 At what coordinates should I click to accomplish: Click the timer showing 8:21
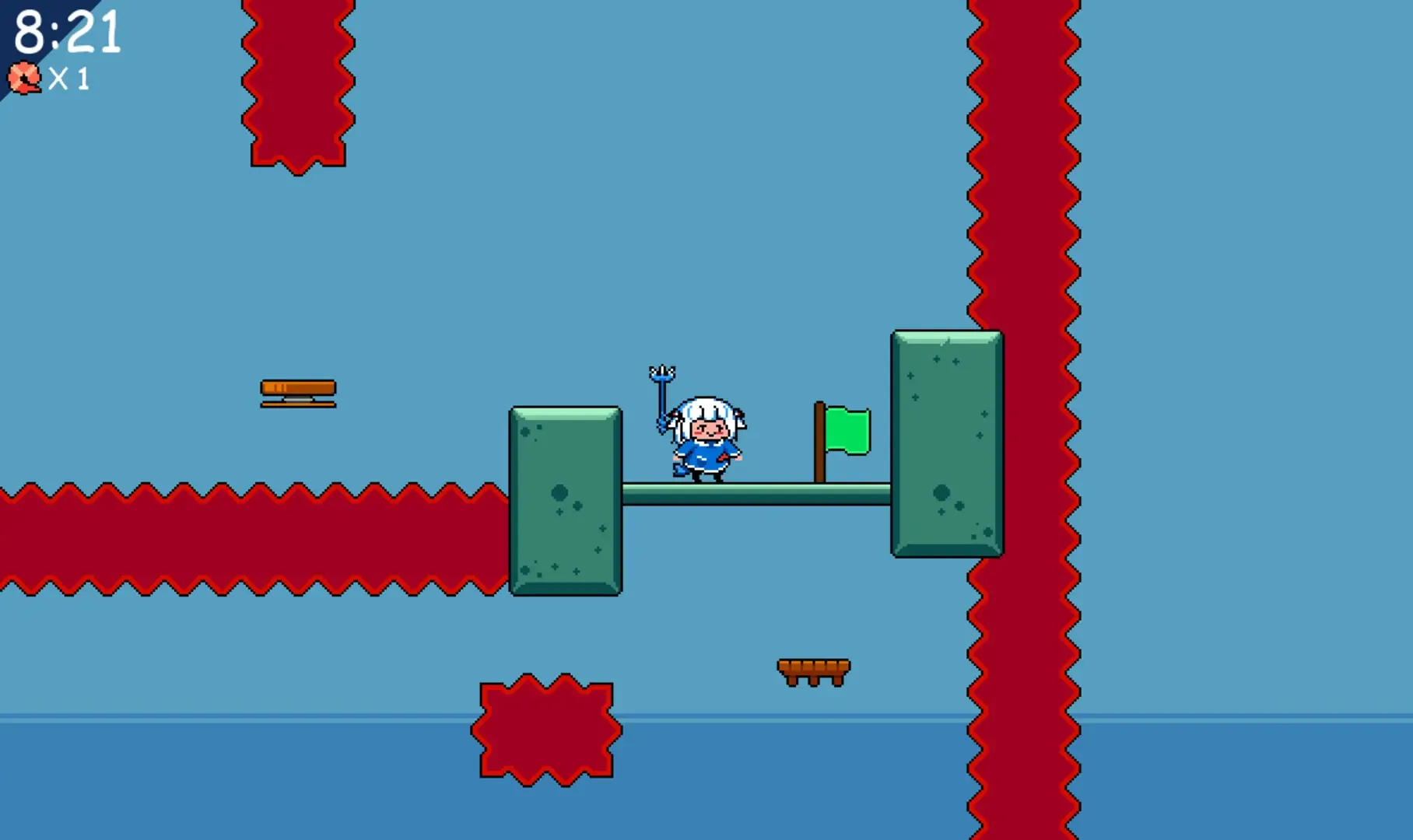(x=66, y=33)
